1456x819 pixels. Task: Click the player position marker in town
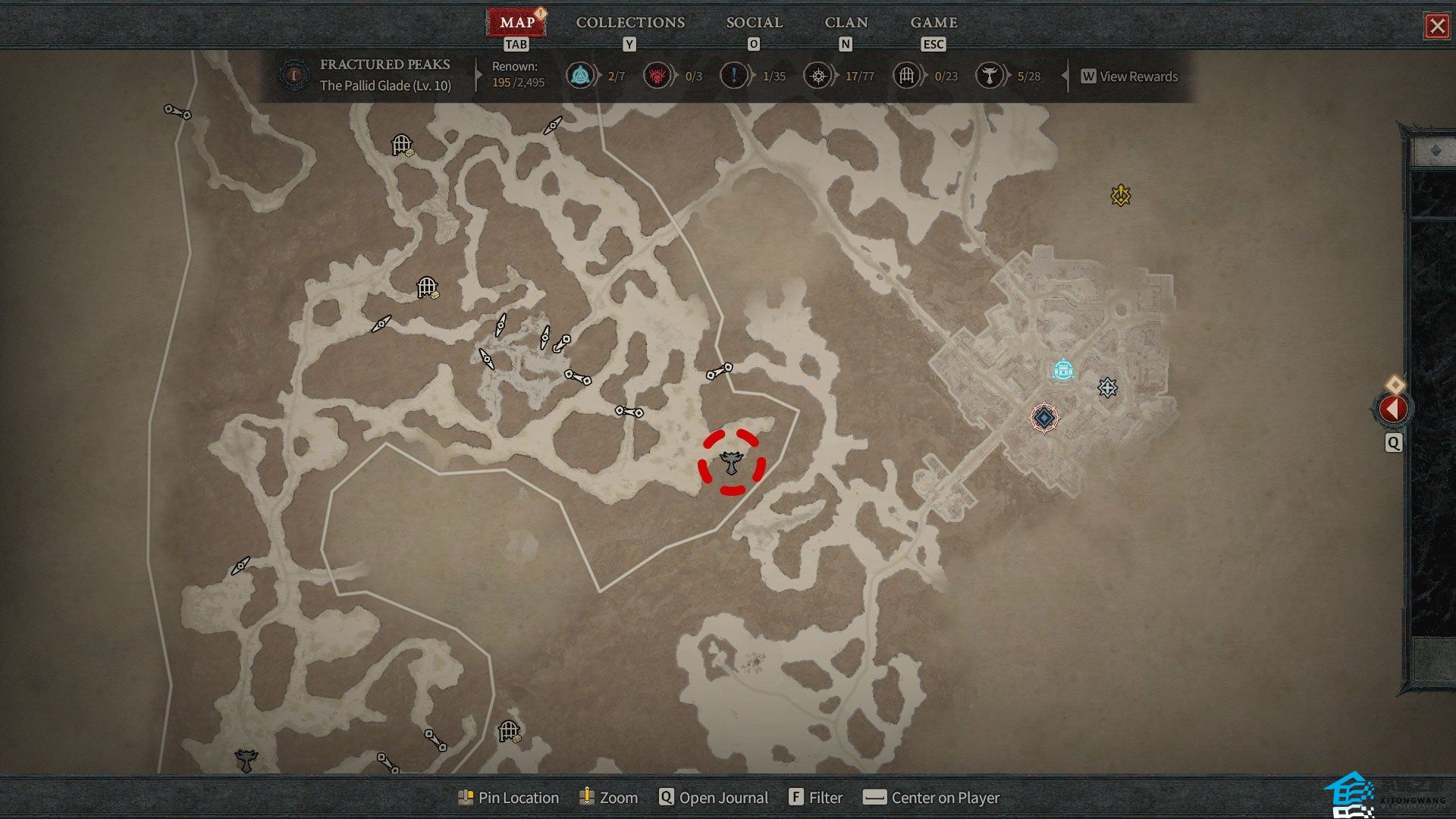(1044, 418)
